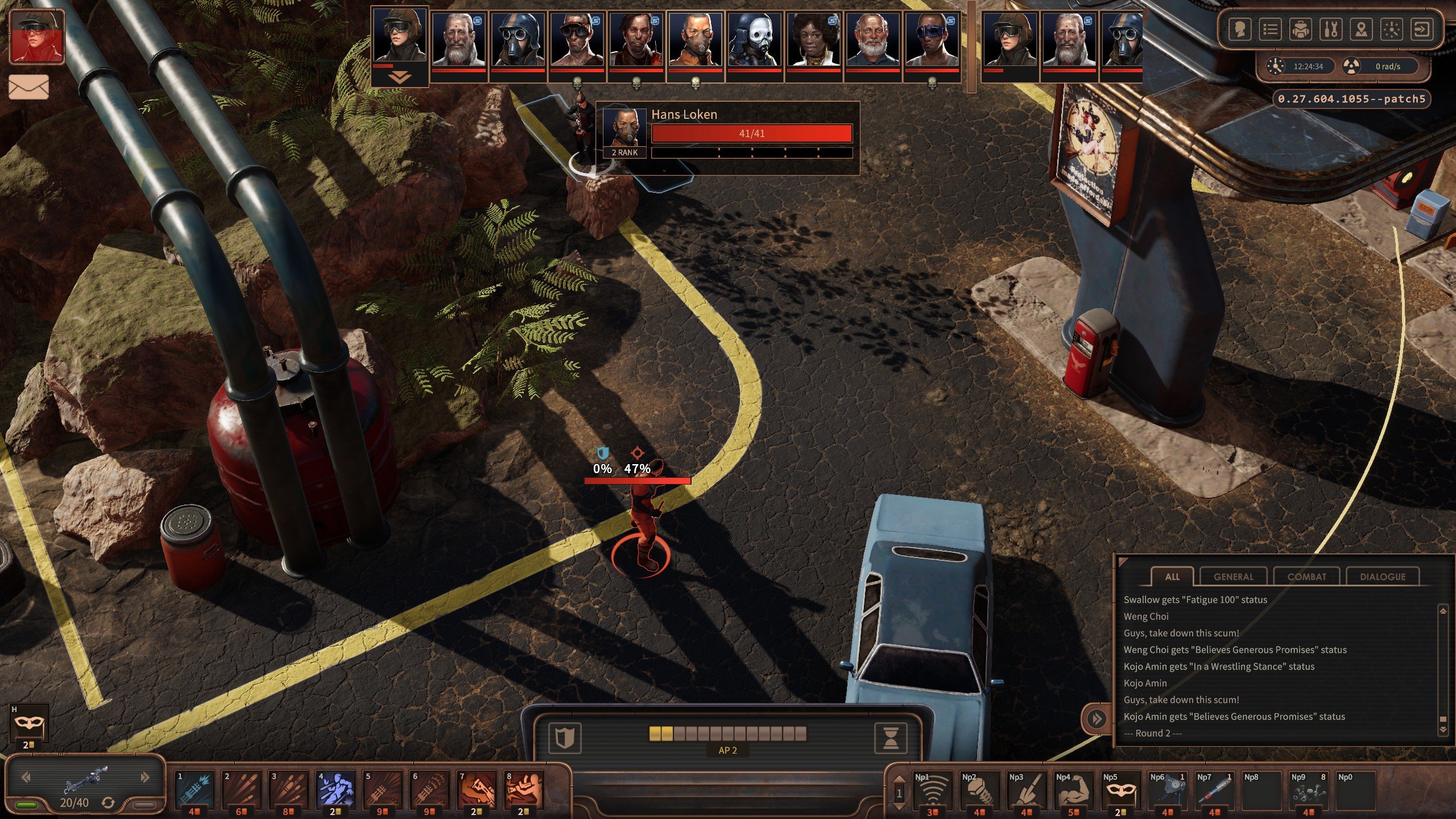Activate the shield defend button
Screen dimensions: 1456x819
tap(564, 738)
